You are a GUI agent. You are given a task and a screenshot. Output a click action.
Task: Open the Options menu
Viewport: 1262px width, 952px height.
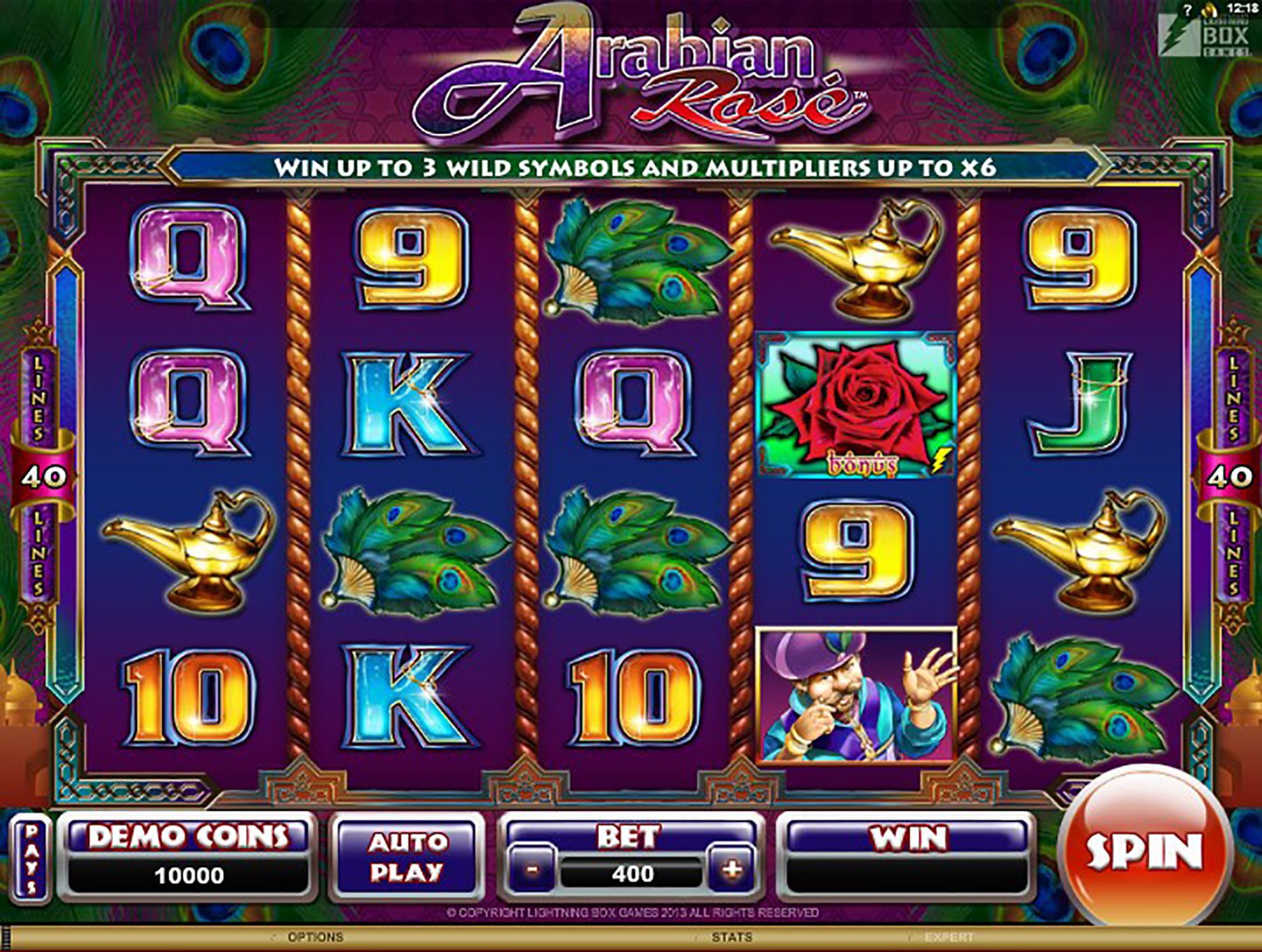point(315,937)
